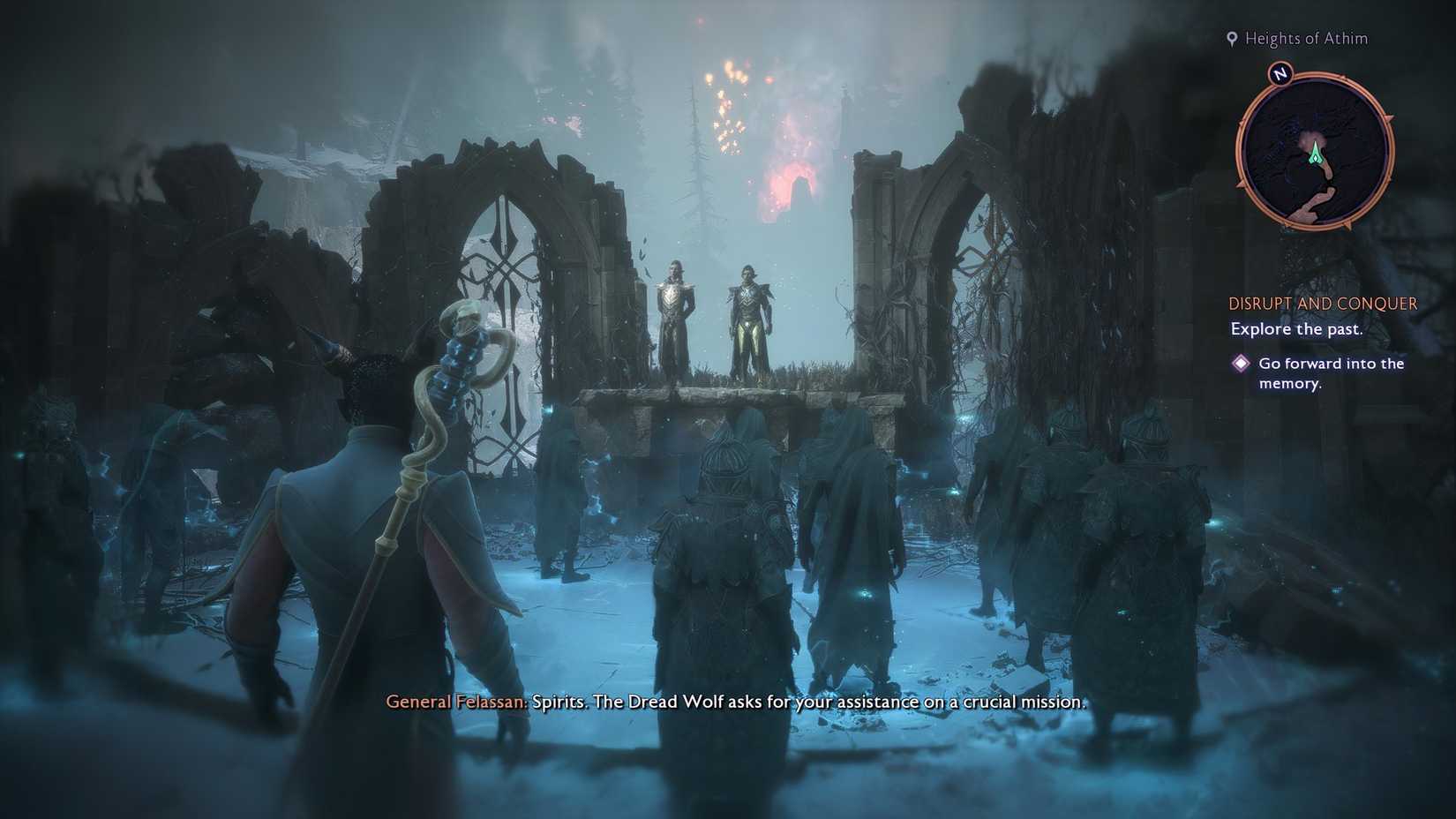Click the location pin icon beside Heights of Athim
The height and width of the screenshot is (819, 1456).
1233,38
